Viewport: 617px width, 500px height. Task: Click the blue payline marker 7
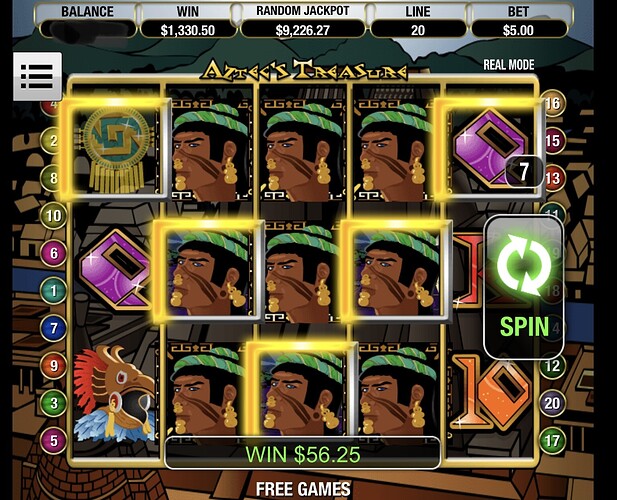(x=53, y=327)
